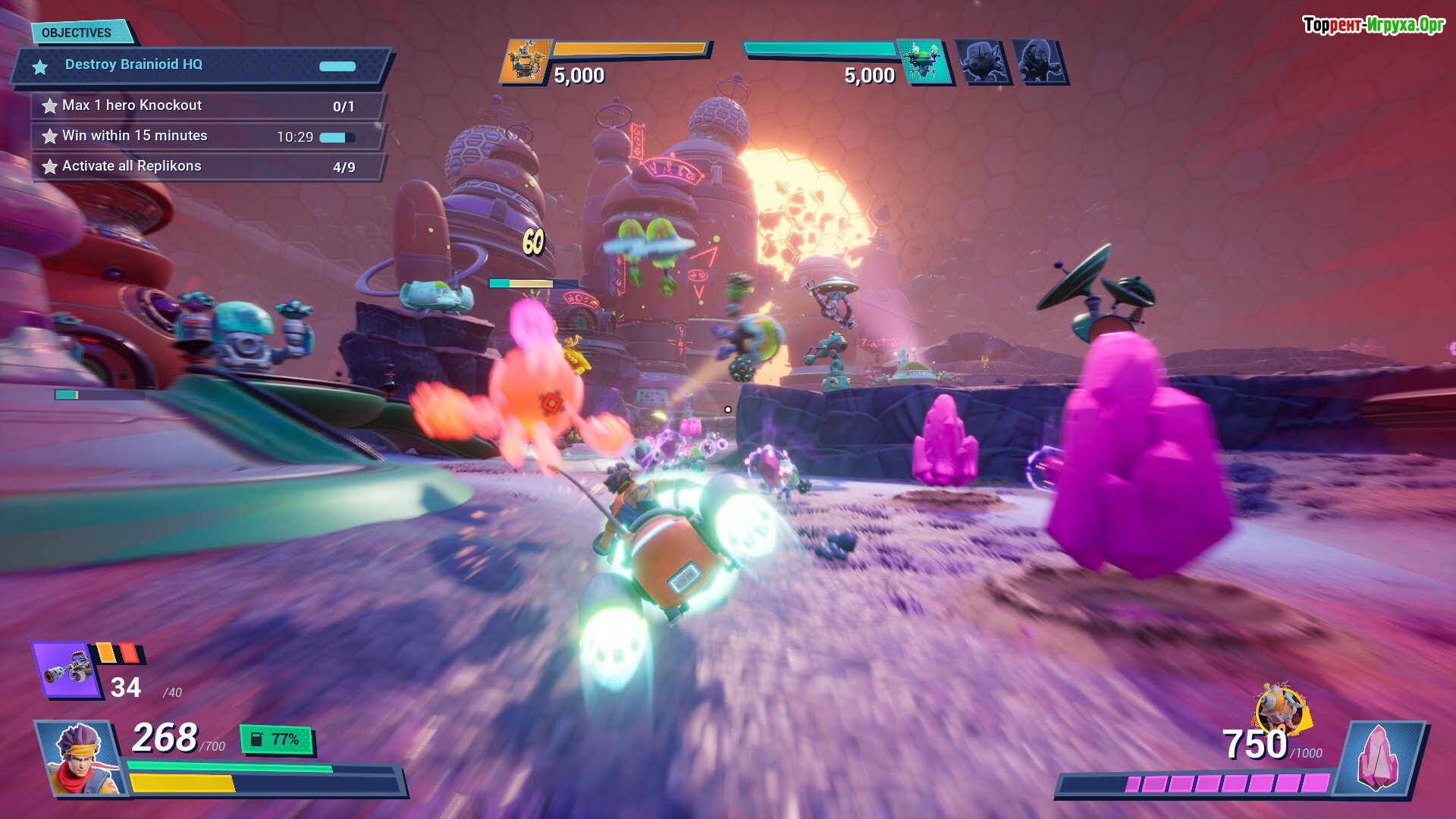
Task: Open the Торрент-Игруха.Орг watermark link
Action: pyautogui.click(x=1373, y=25)
